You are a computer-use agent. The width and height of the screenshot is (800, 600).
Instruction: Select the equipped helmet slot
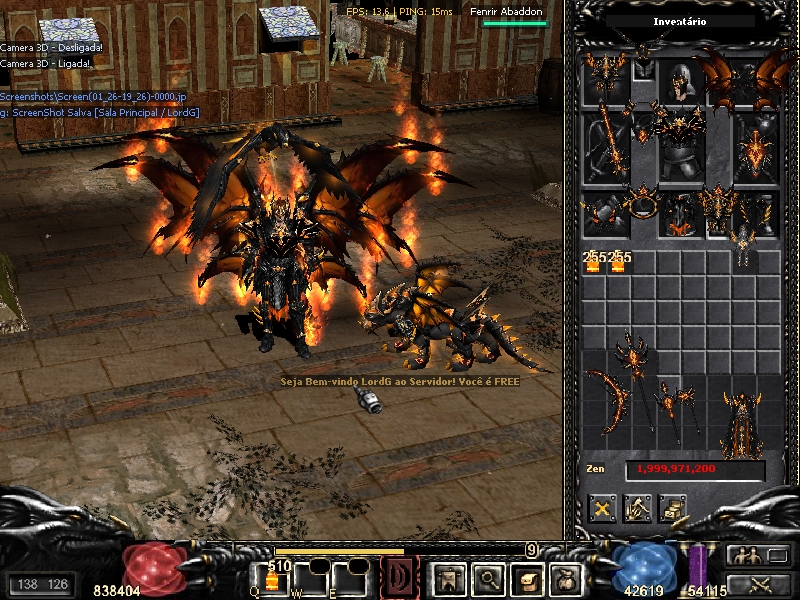tap(682, 83)
